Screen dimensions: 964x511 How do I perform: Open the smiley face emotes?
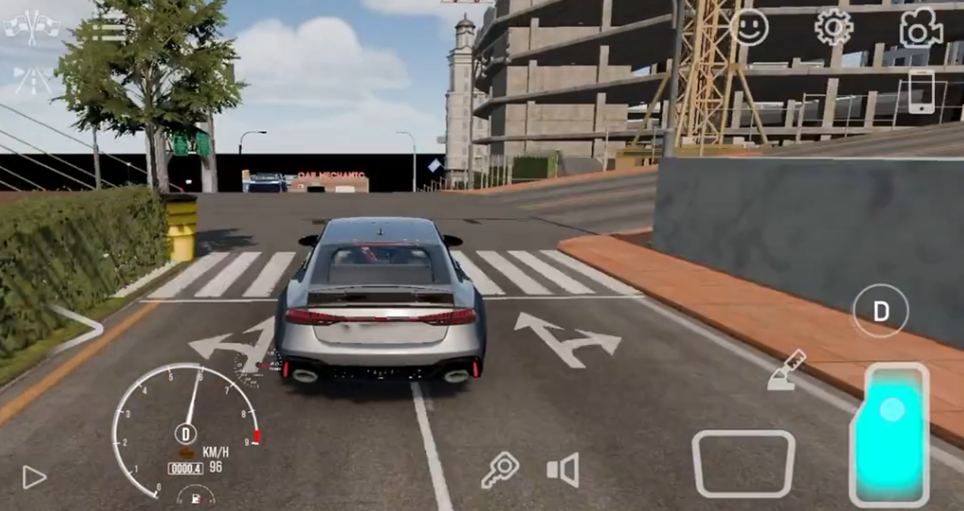(749, 27)
